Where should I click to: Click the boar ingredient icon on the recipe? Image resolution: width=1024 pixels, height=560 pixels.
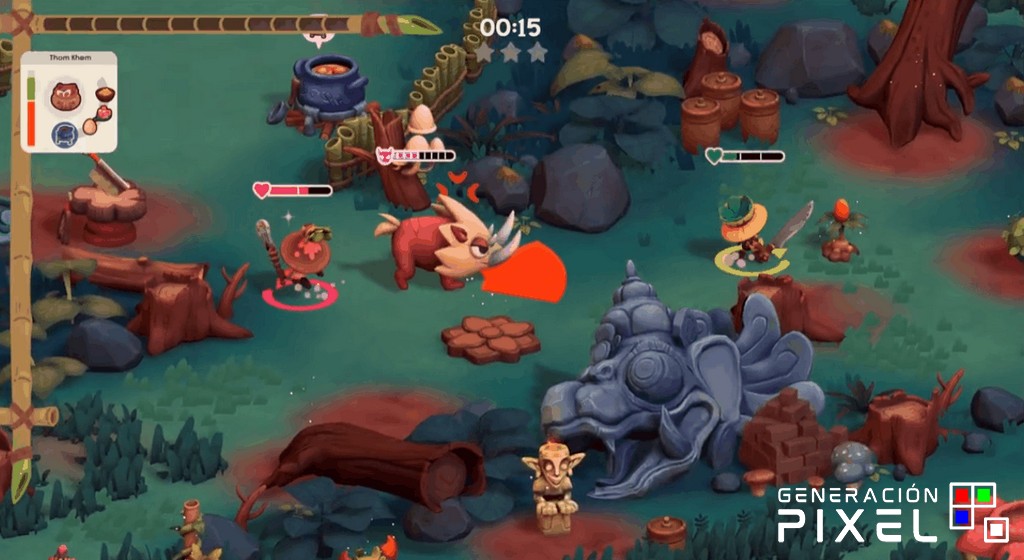pos(67,97)
